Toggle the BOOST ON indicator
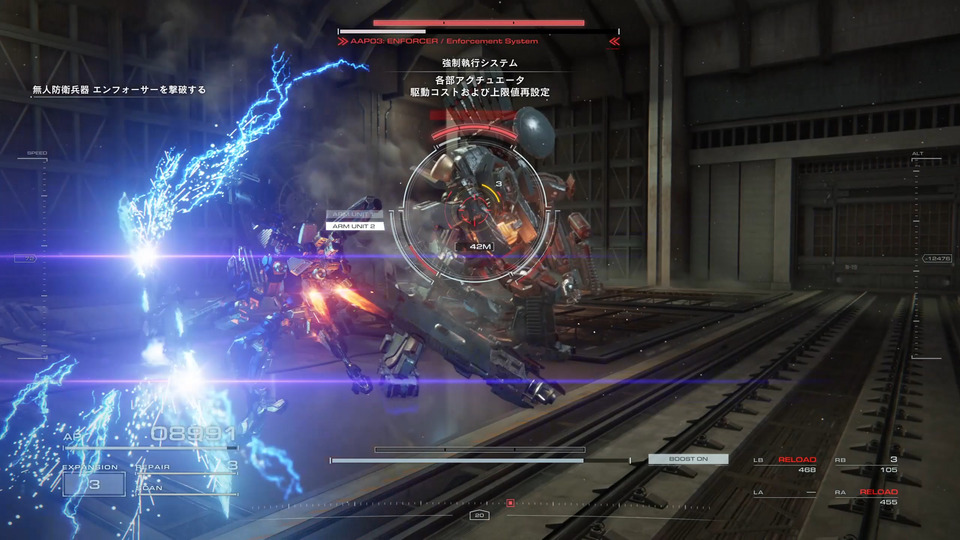Image resolution: width=960 pixels, height=540 pixels. coord(688,459)
